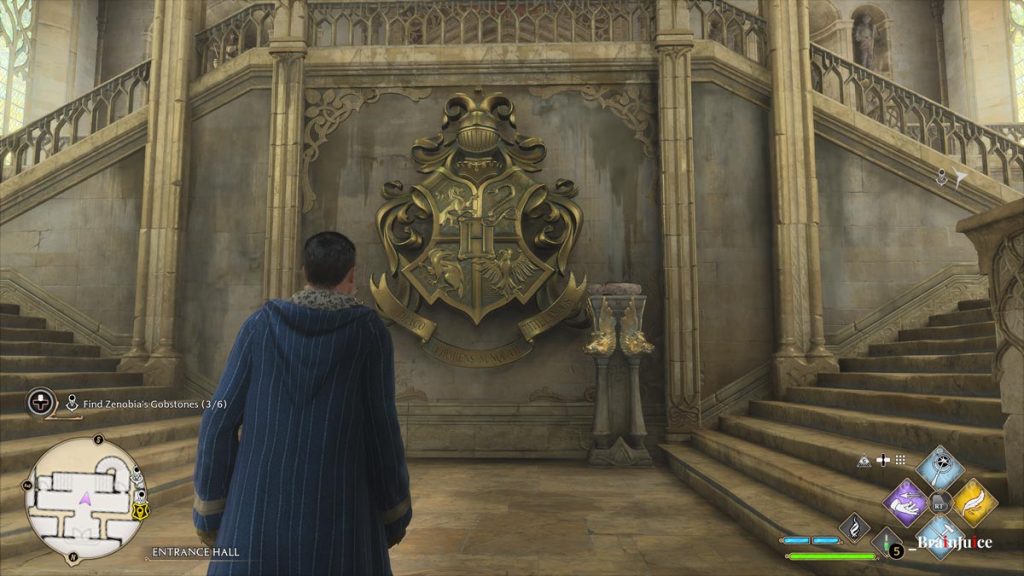Click the Revelio eye-in-triangle icon
The height and width of the screenshot is (576, 1024).
point(864,460)
